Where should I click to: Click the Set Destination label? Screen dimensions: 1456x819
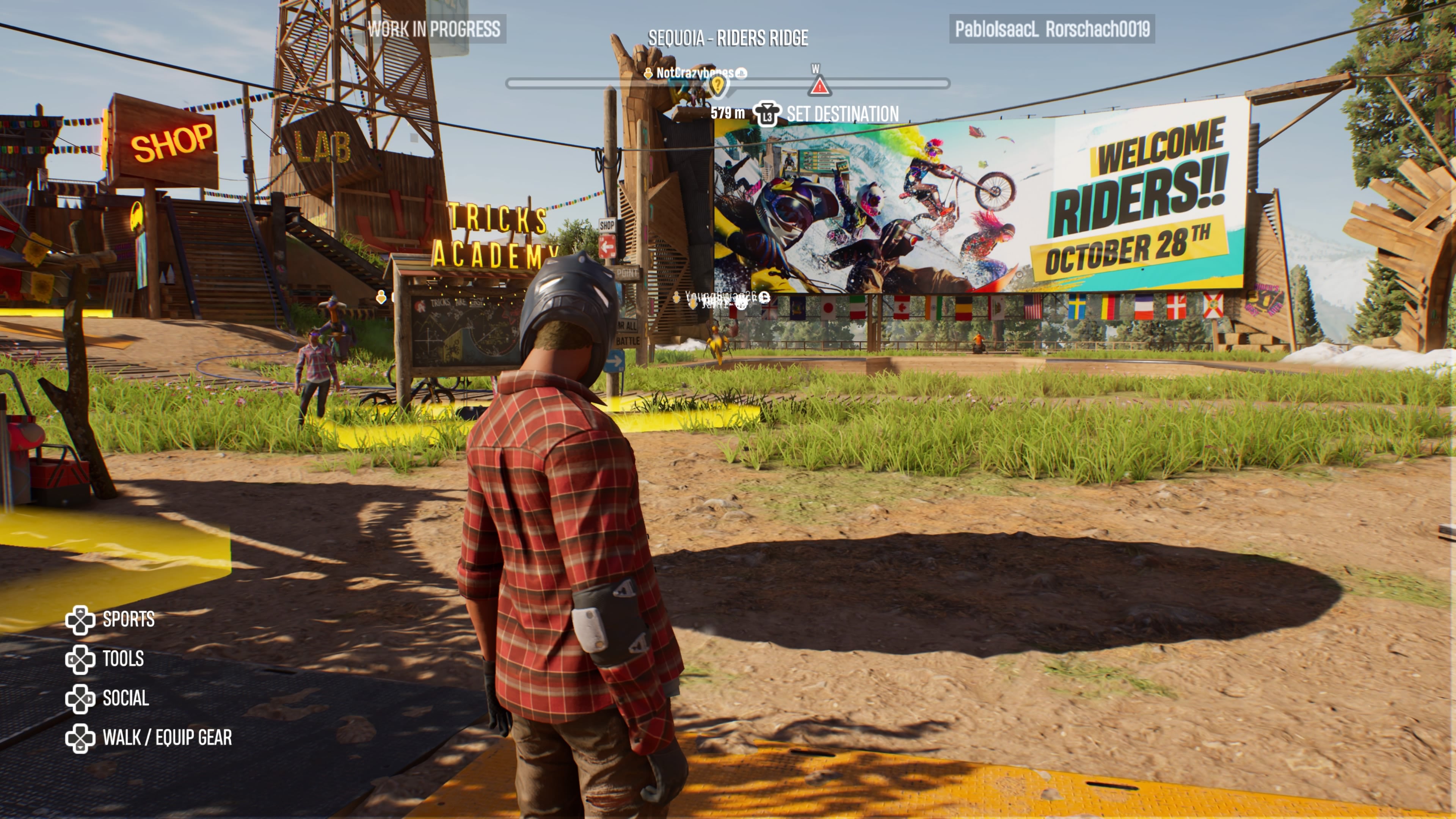[842, 114]
